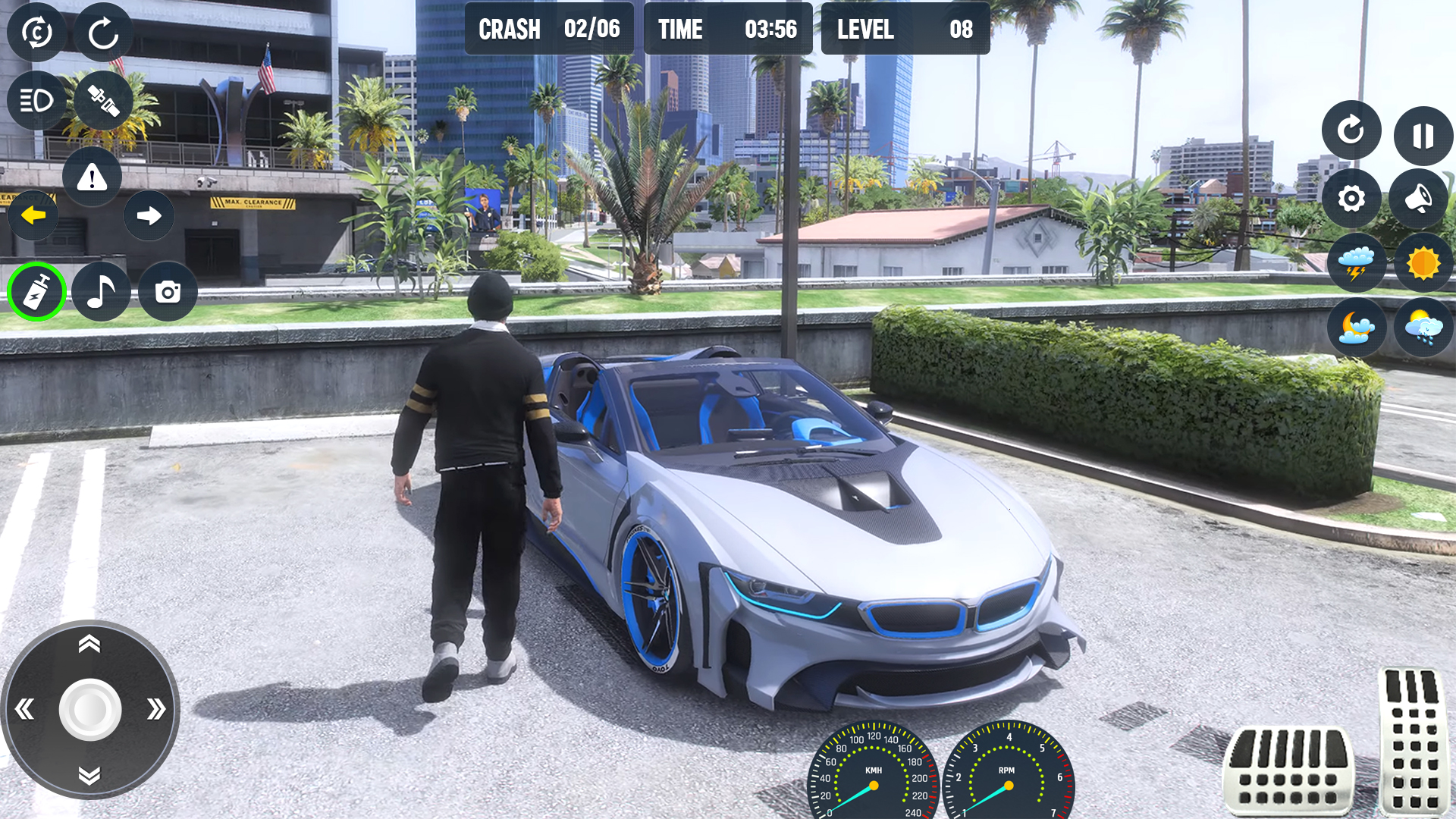Select the thunderstorm weather icon
The image size is (1456, 819).
(x=1356, y=263)
